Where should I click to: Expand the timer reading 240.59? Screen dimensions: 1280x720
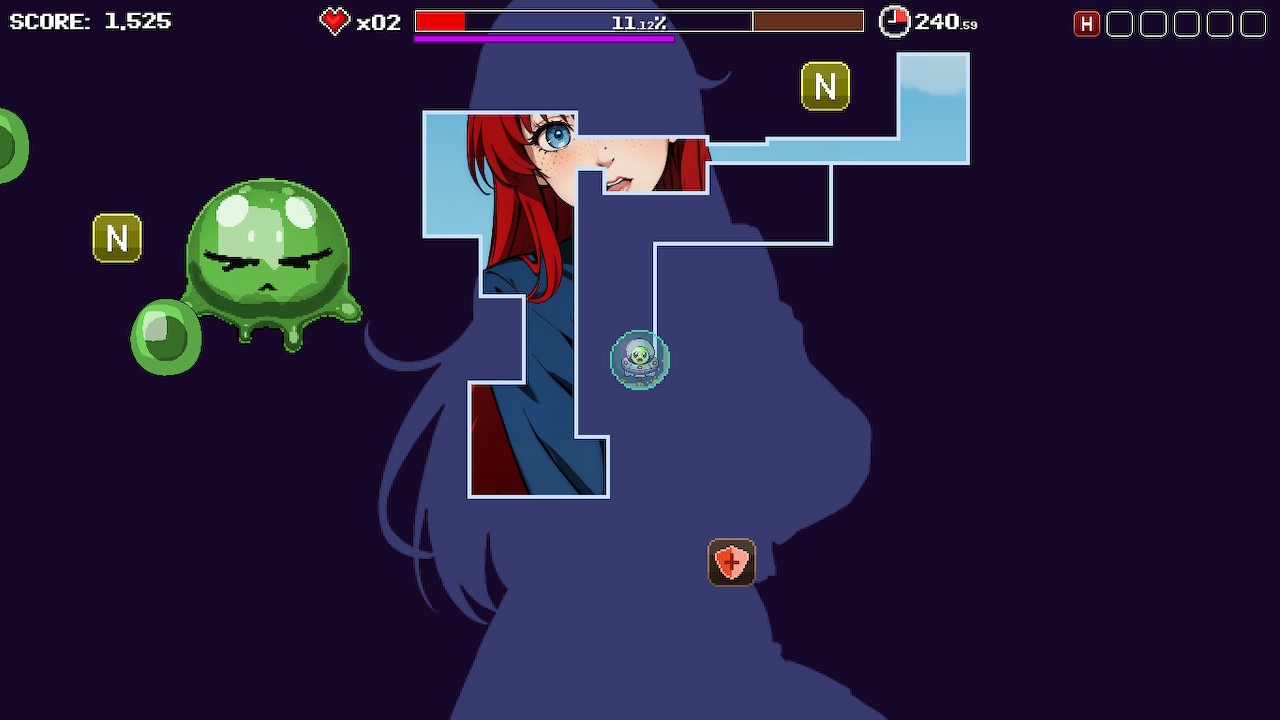click(943, 22)
